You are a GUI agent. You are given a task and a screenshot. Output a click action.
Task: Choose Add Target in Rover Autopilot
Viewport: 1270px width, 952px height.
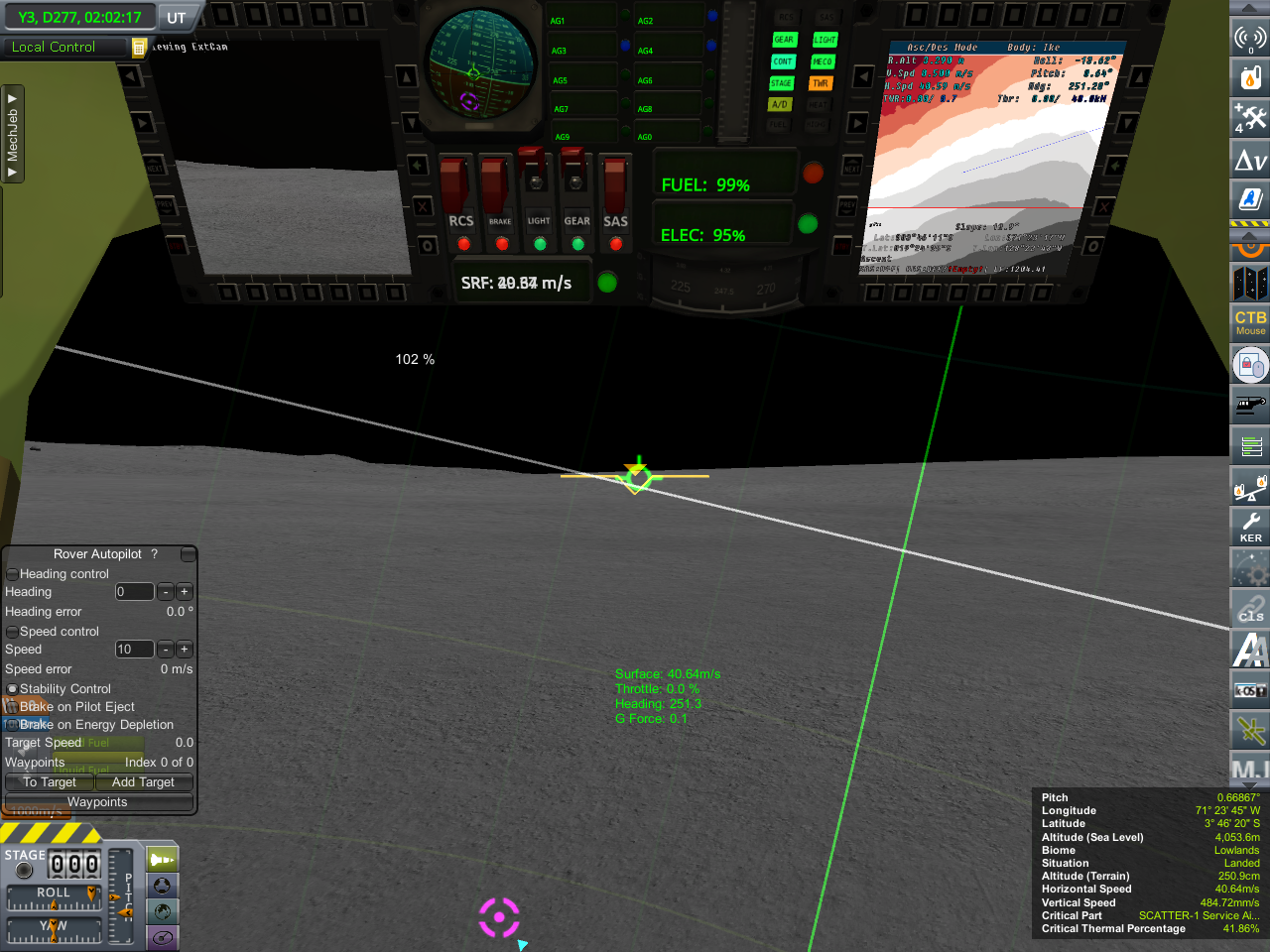tap(143, 782)
